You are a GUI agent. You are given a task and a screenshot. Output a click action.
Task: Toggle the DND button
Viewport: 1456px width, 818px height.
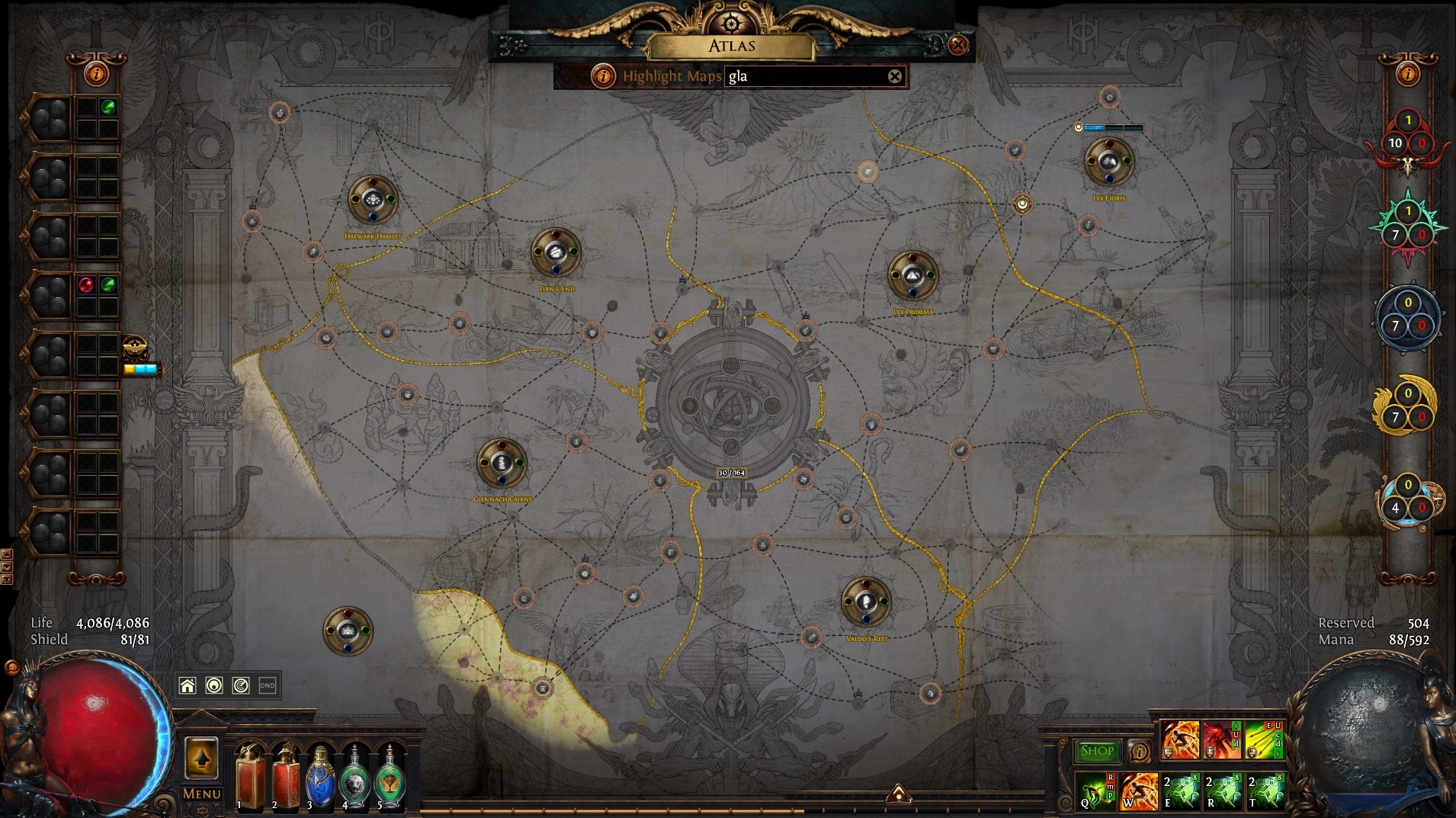(268, 685)
